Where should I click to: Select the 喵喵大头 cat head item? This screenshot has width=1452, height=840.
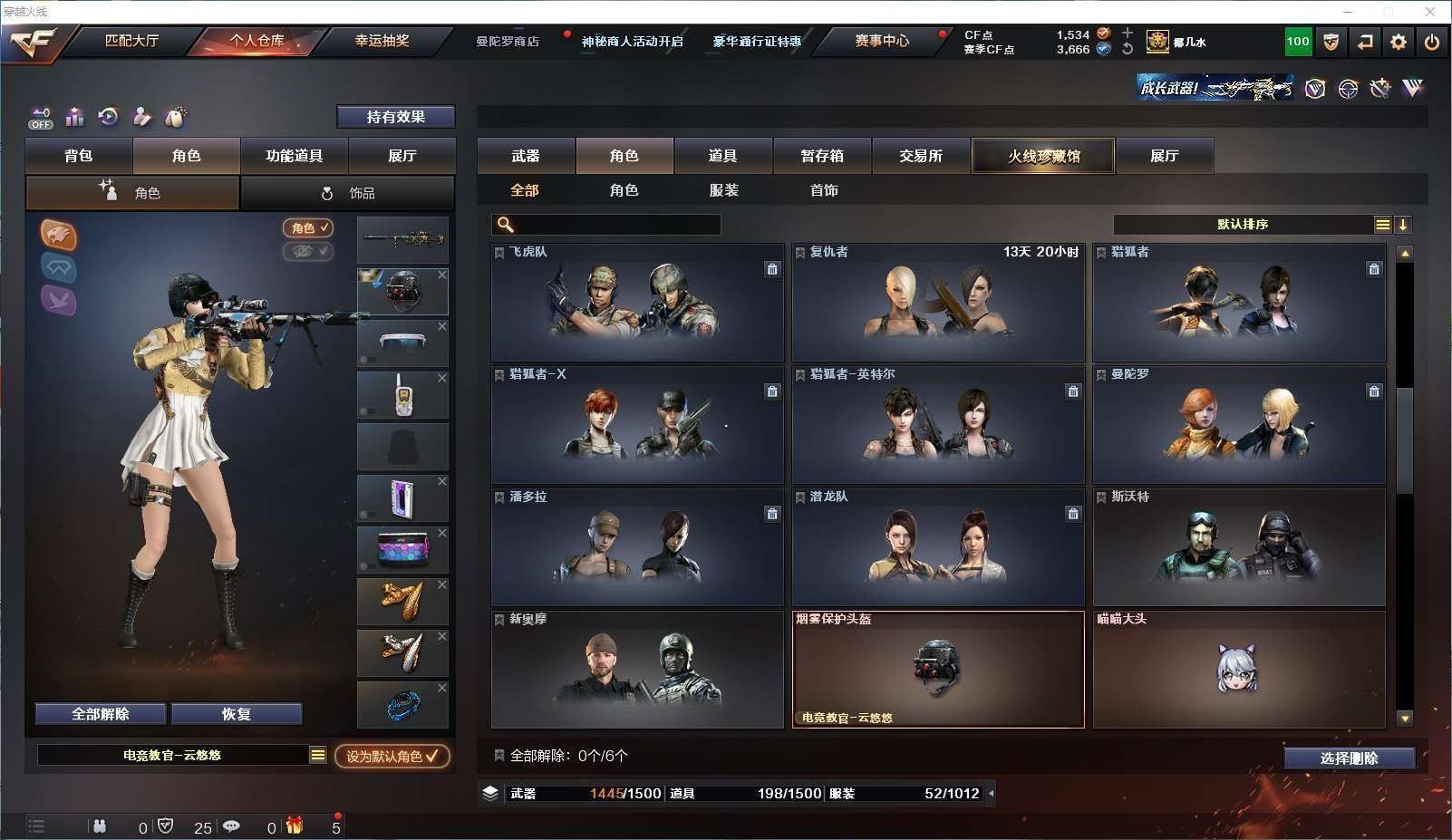click(x=1239, y=670)
